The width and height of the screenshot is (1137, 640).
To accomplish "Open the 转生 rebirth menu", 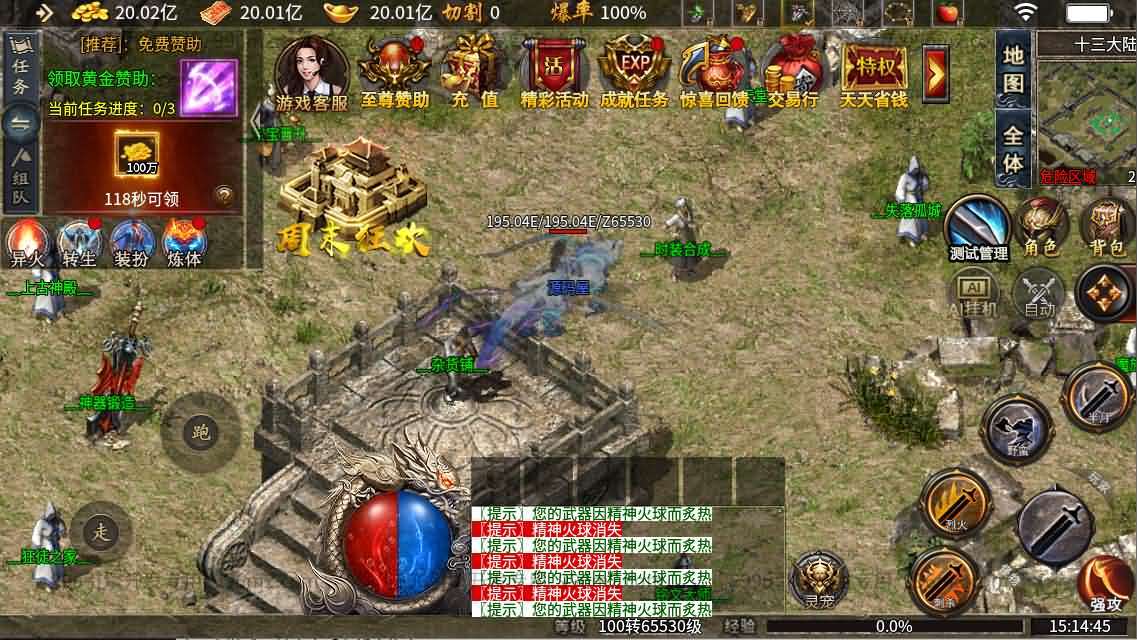I will click(78, 243).
